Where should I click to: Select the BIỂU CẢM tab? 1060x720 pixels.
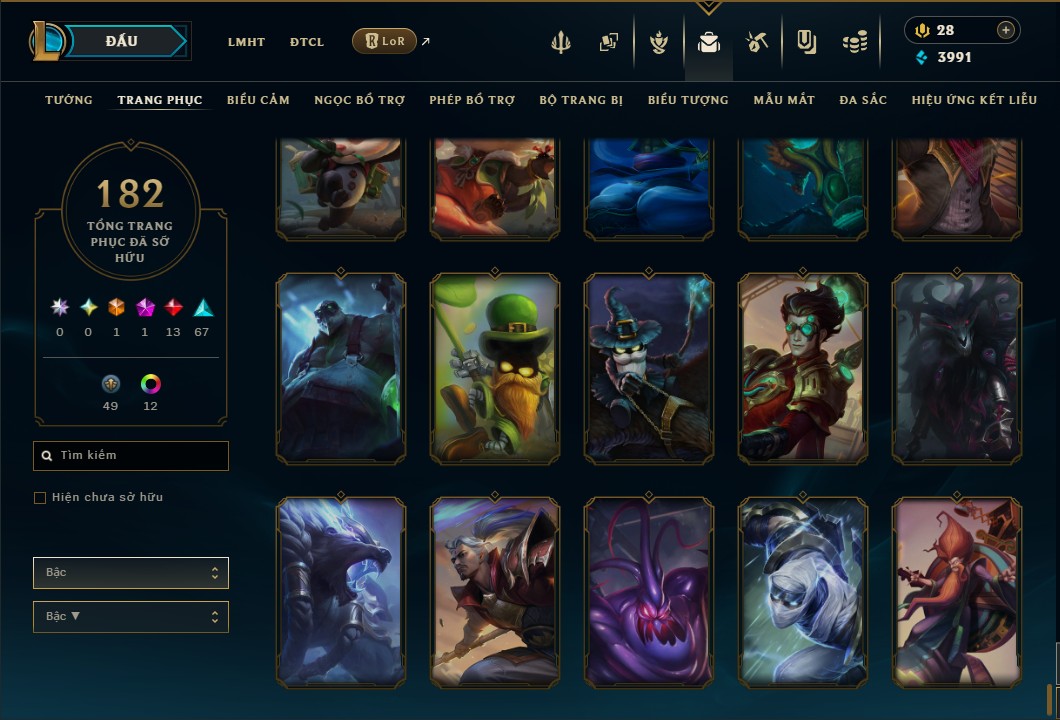(258, 100)
